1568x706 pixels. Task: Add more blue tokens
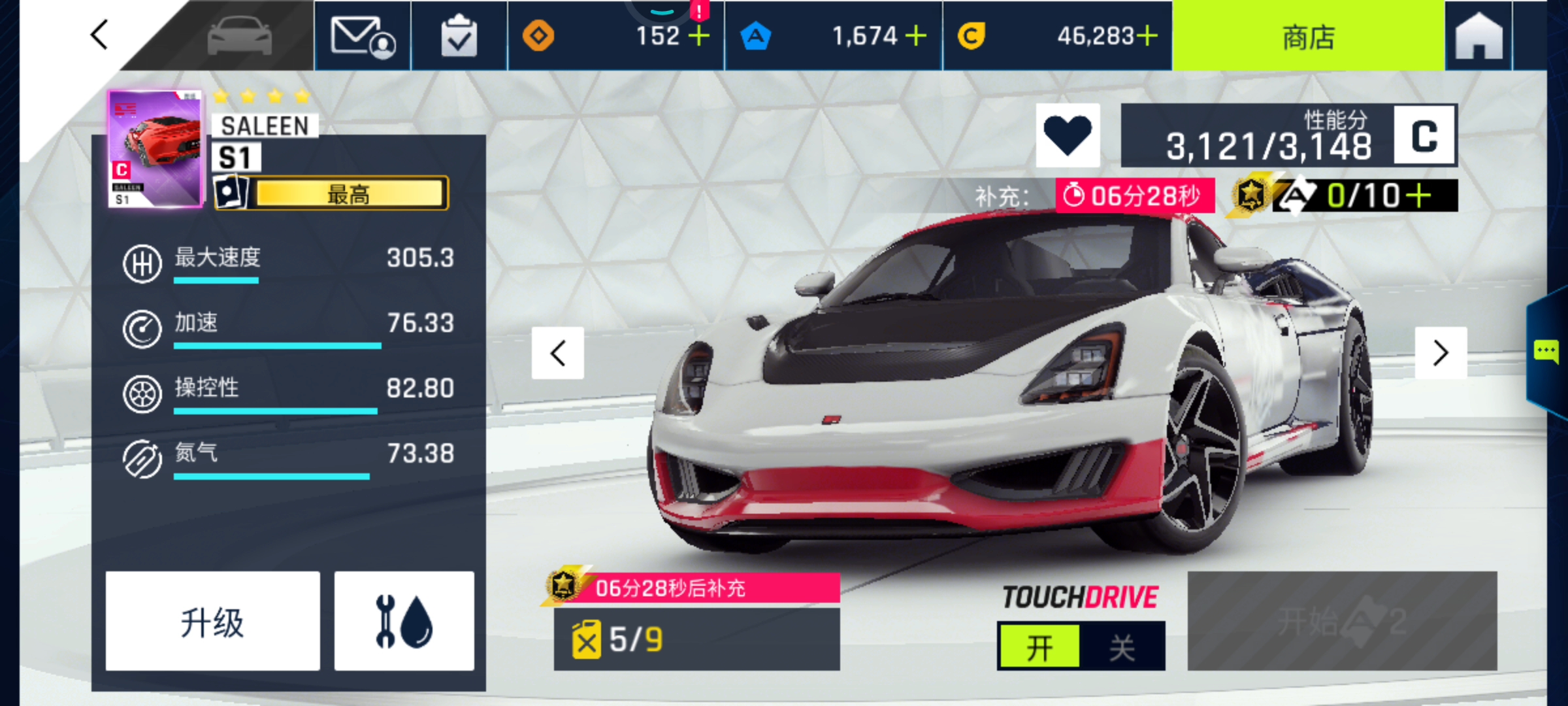click(x=916, y=36)
